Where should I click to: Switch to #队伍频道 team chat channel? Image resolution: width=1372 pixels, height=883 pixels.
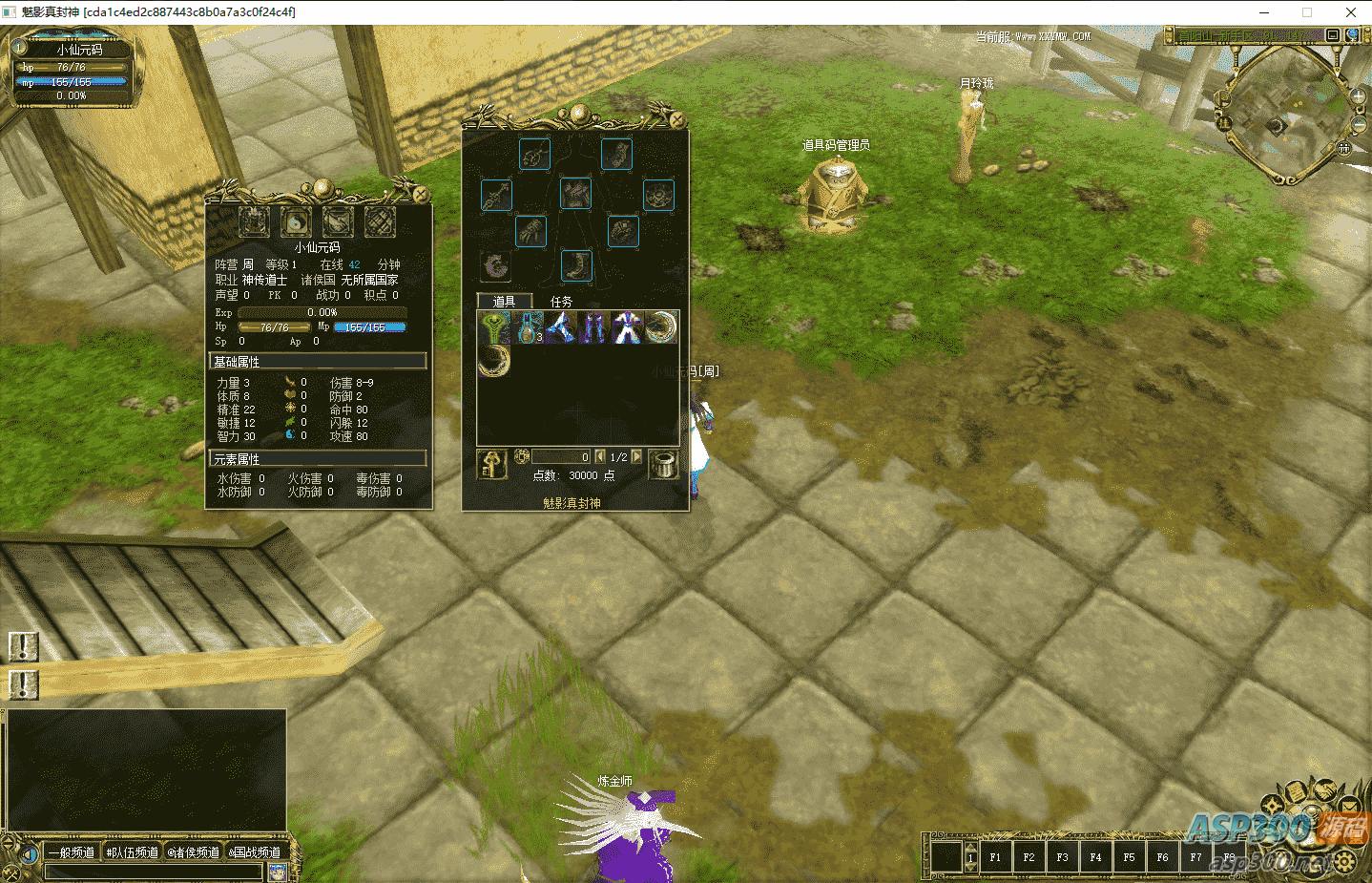(x=133, y=852)
